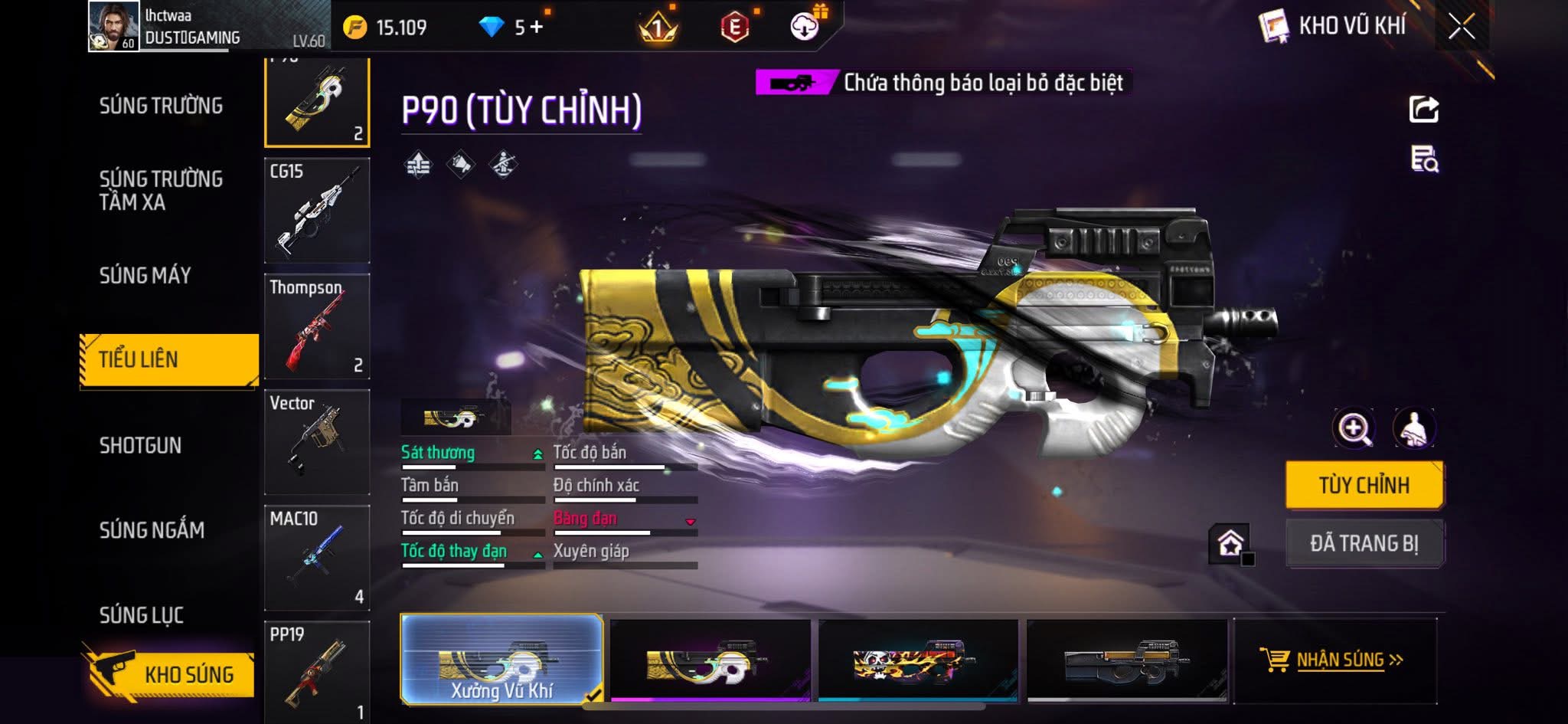Click the yellow Tùy Chỉnh button
Screen dimensions: 1568x724
pyautogui.click(x=1364, y=485)
